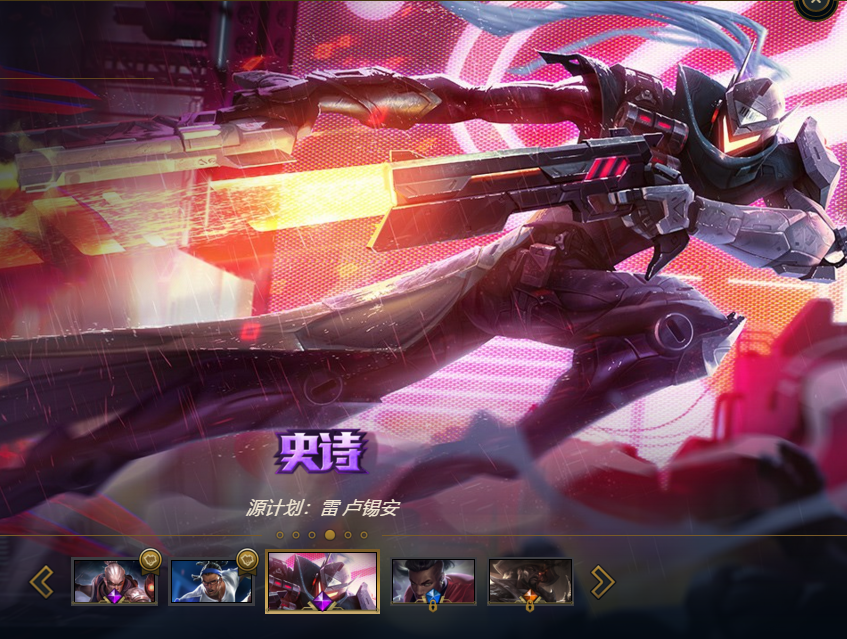847x639 pixels.
Task: Jump to the last carousel page dot
Action: point(365,535)
